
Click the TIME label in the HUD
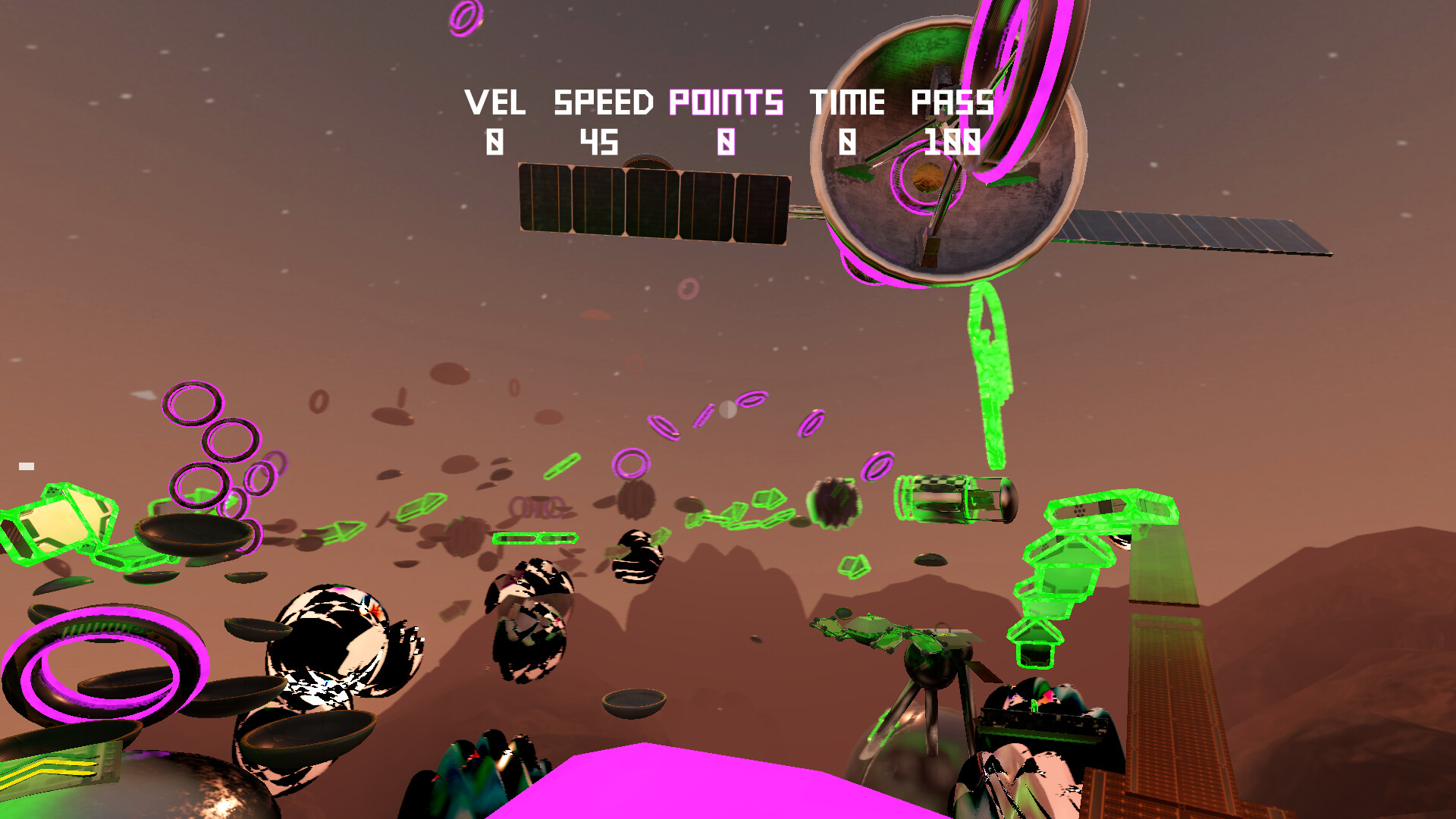tap(847, 102)
